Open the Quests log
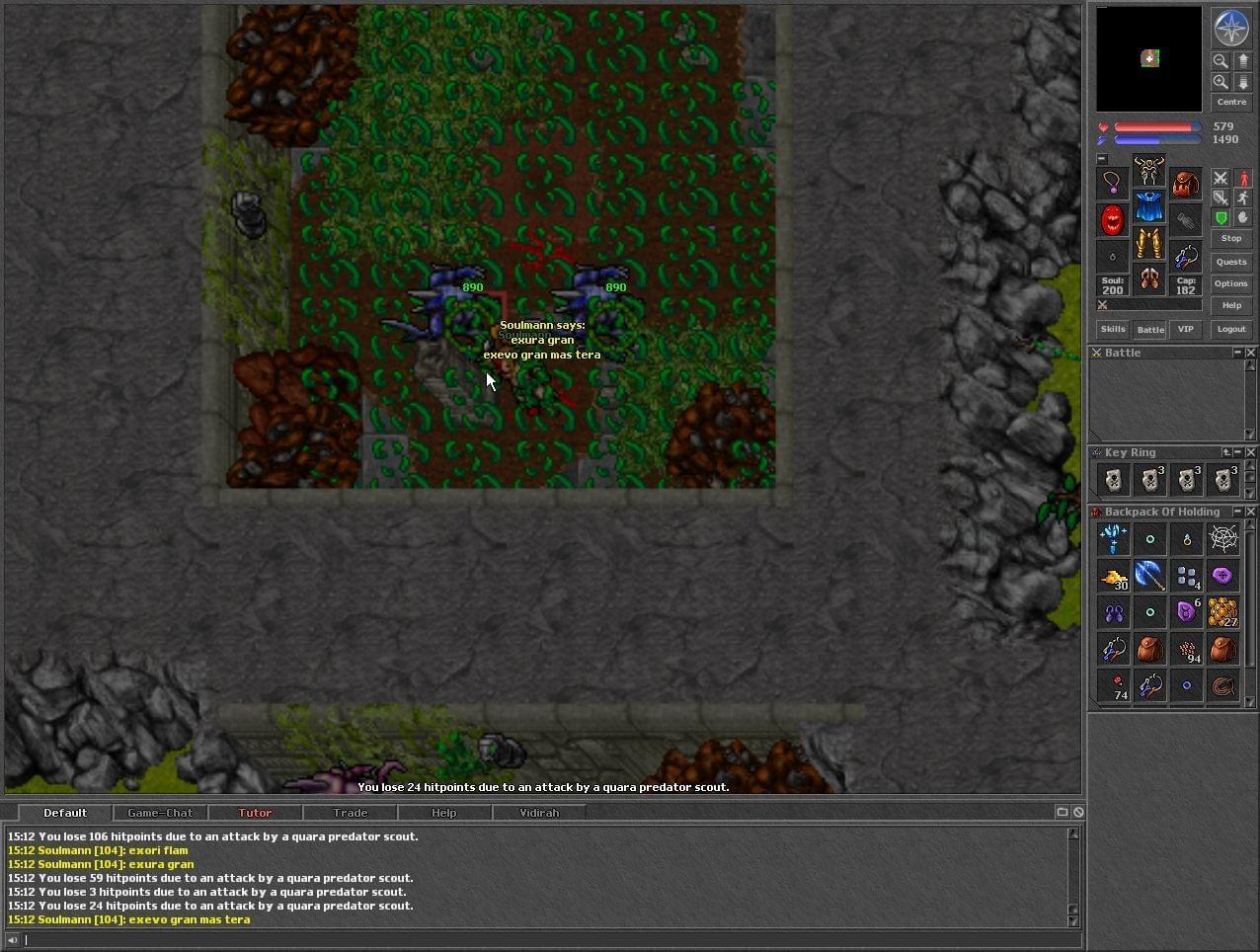 tap(1230, 262)
